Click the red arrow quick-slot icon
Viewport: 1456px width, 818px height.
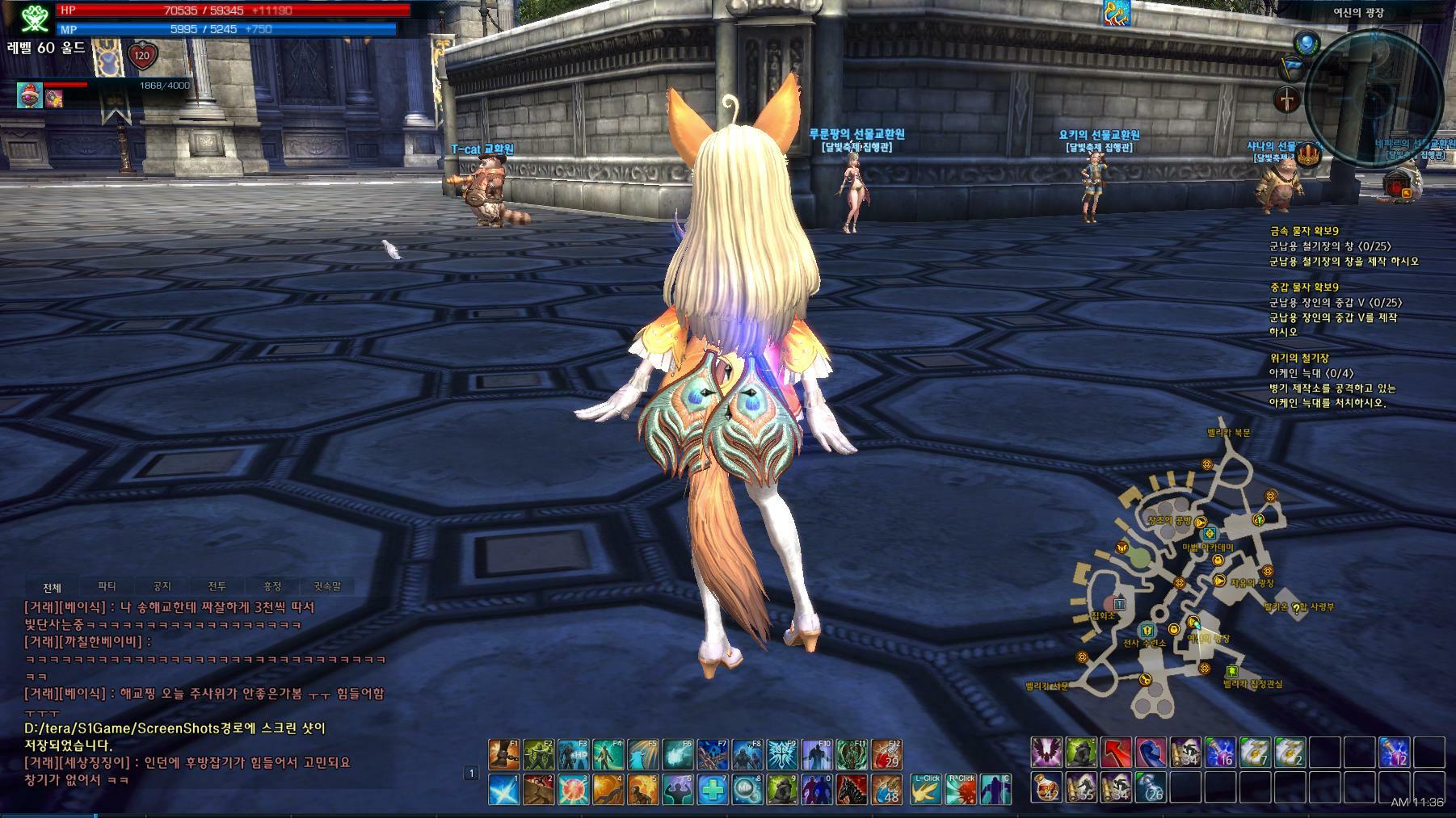[1116, 753]
